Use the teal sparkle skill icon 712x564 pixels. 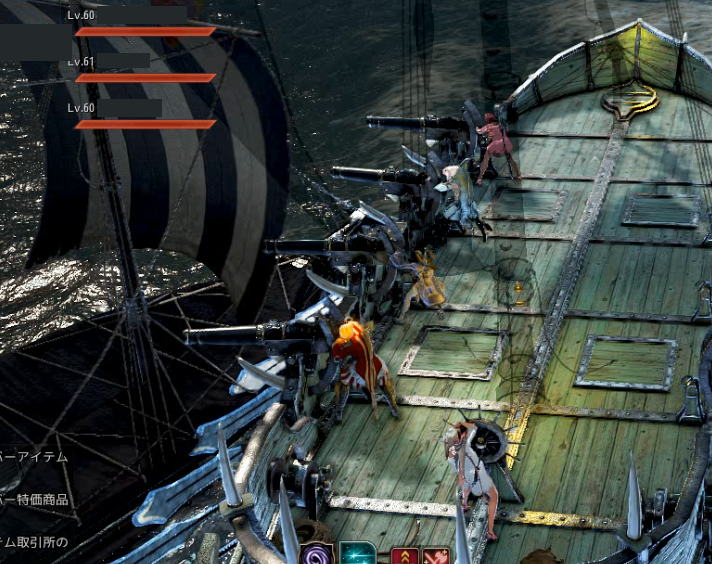(357, 553)
